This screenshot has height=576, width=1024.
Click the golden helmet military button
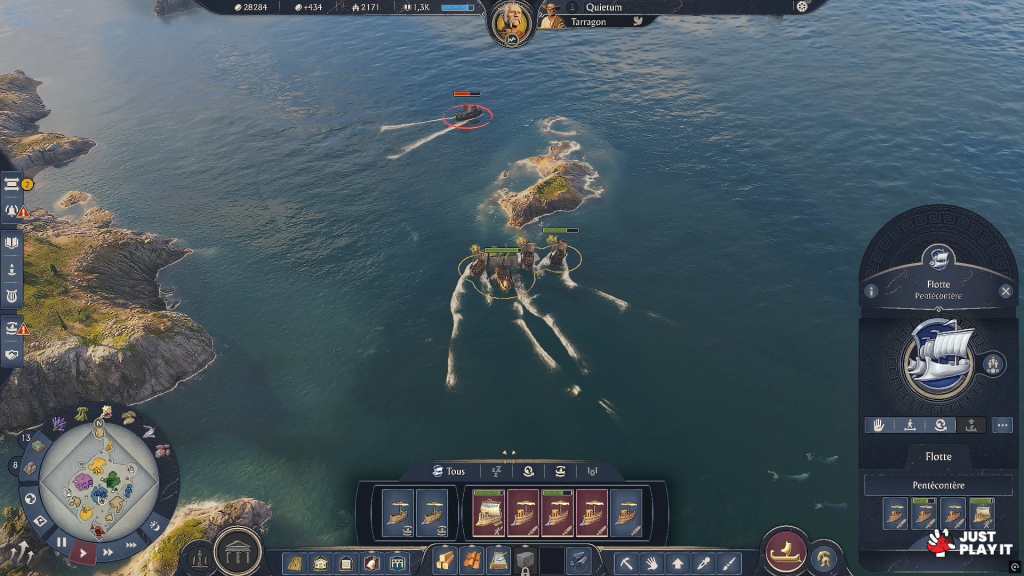tap(824, 557)
